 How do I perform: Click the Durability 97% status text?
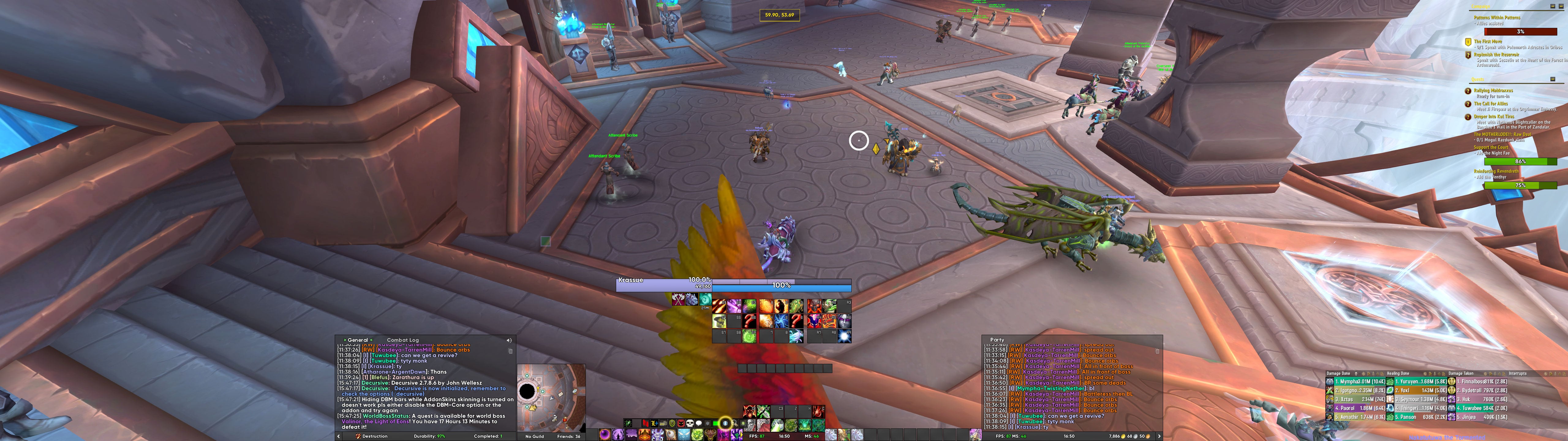coord(429,436)
